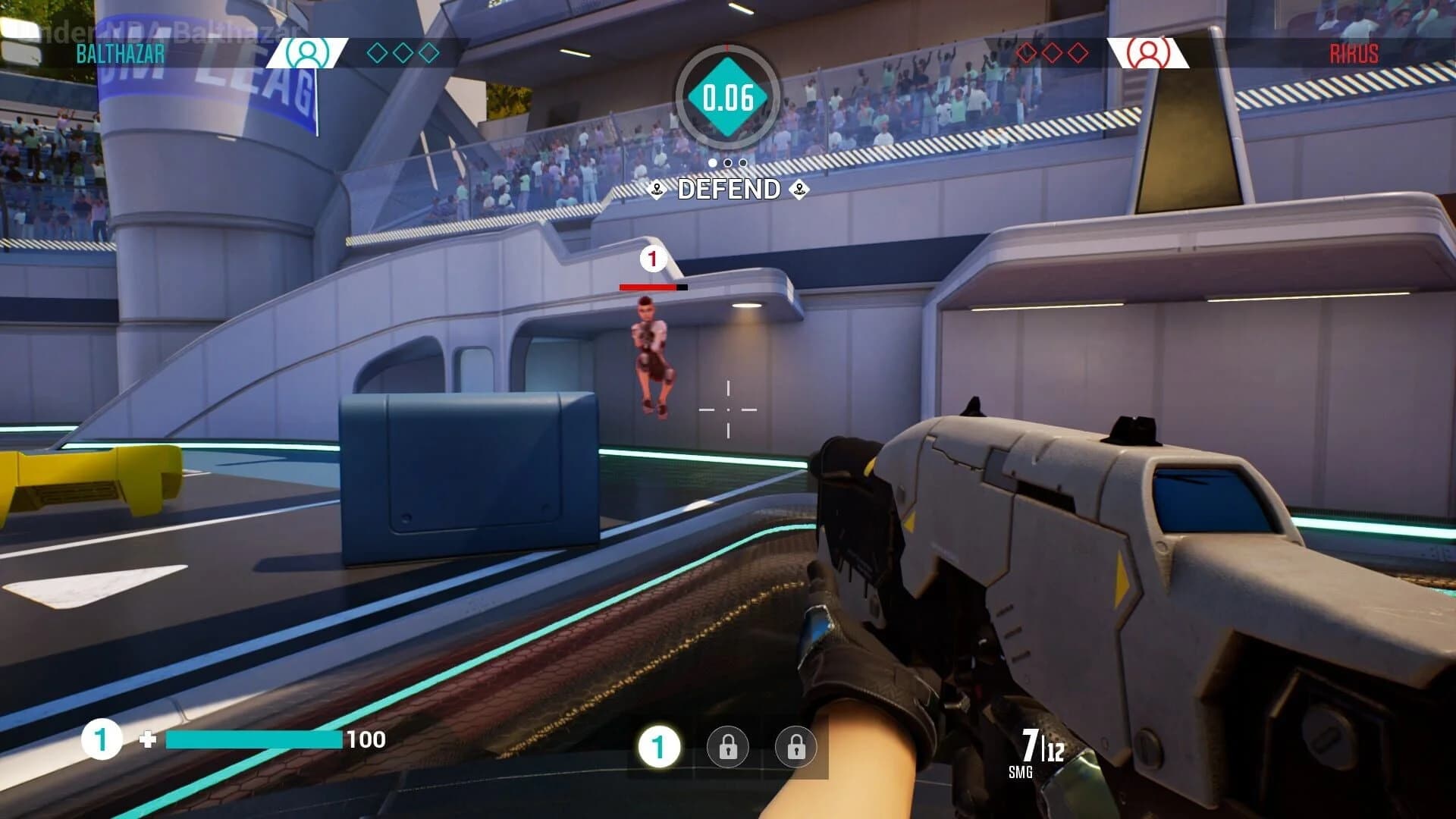Click the left DEFEND objective marker icon
This screenshot has height=819, width=1456.
[x=657, y=190]
